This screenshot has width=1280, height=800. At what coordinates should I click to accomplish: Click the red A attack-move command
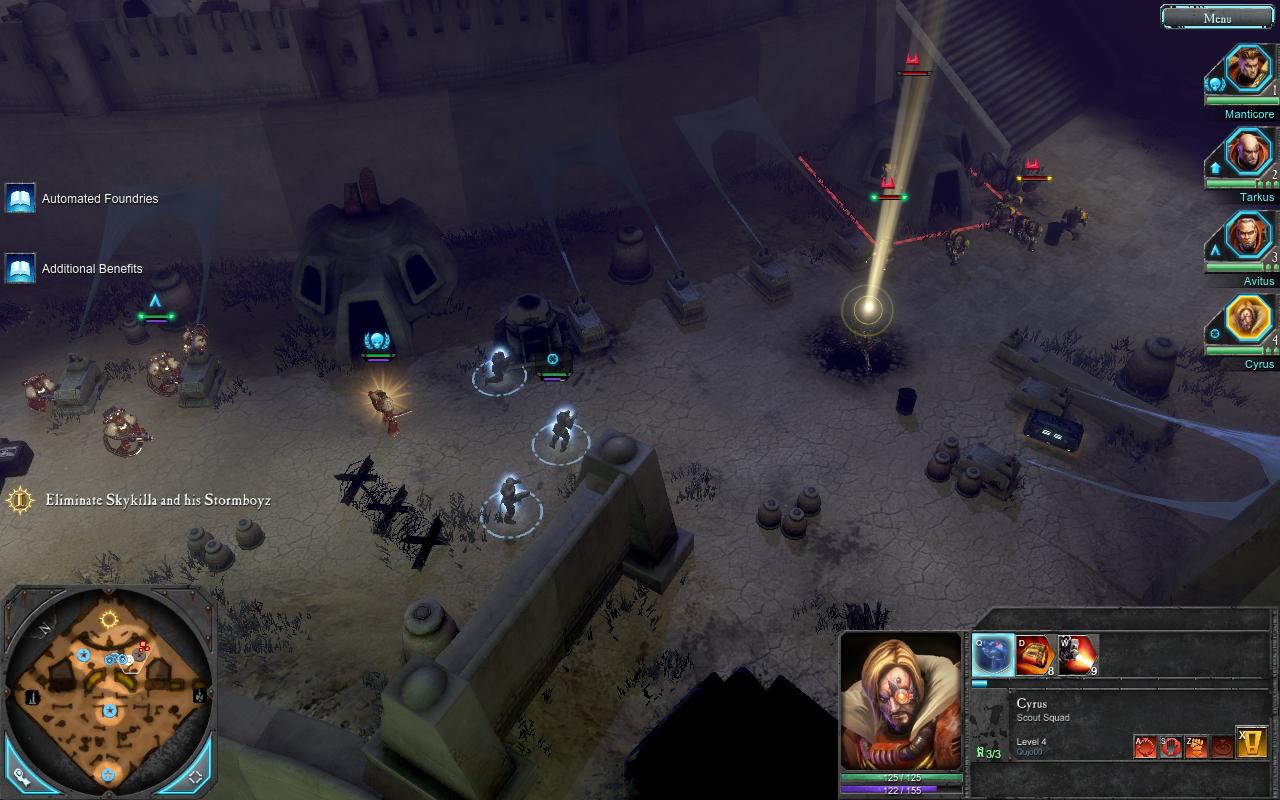tap(1145, 745)
